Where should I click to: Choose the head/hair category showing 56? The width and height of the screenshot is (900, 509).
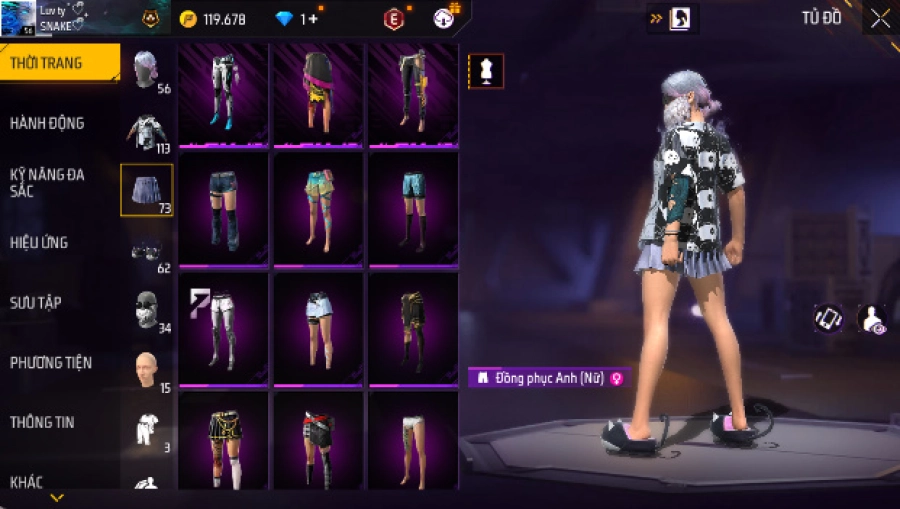point(147,70)
